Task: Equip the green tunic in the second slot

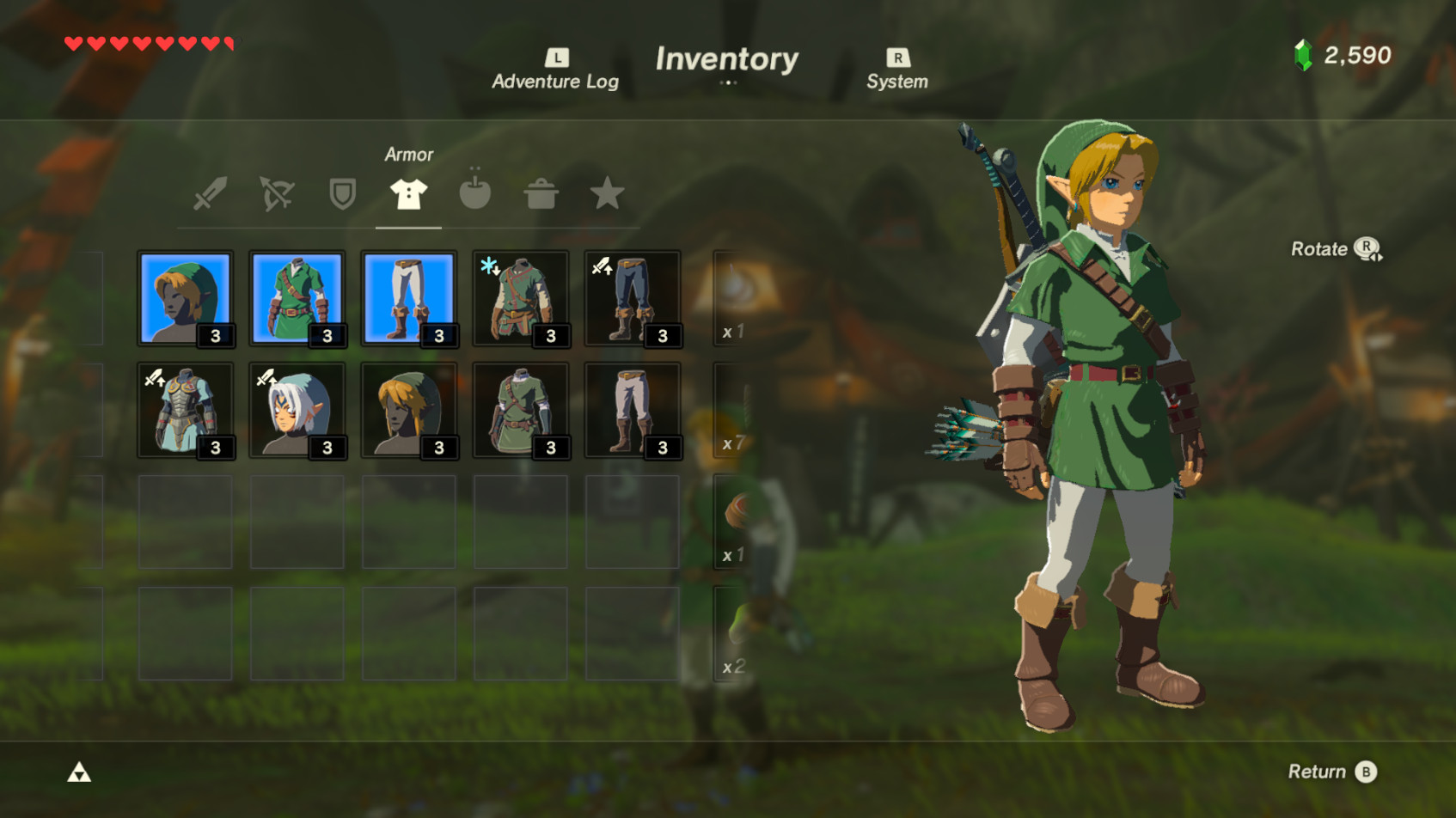Action: [297, 298]
